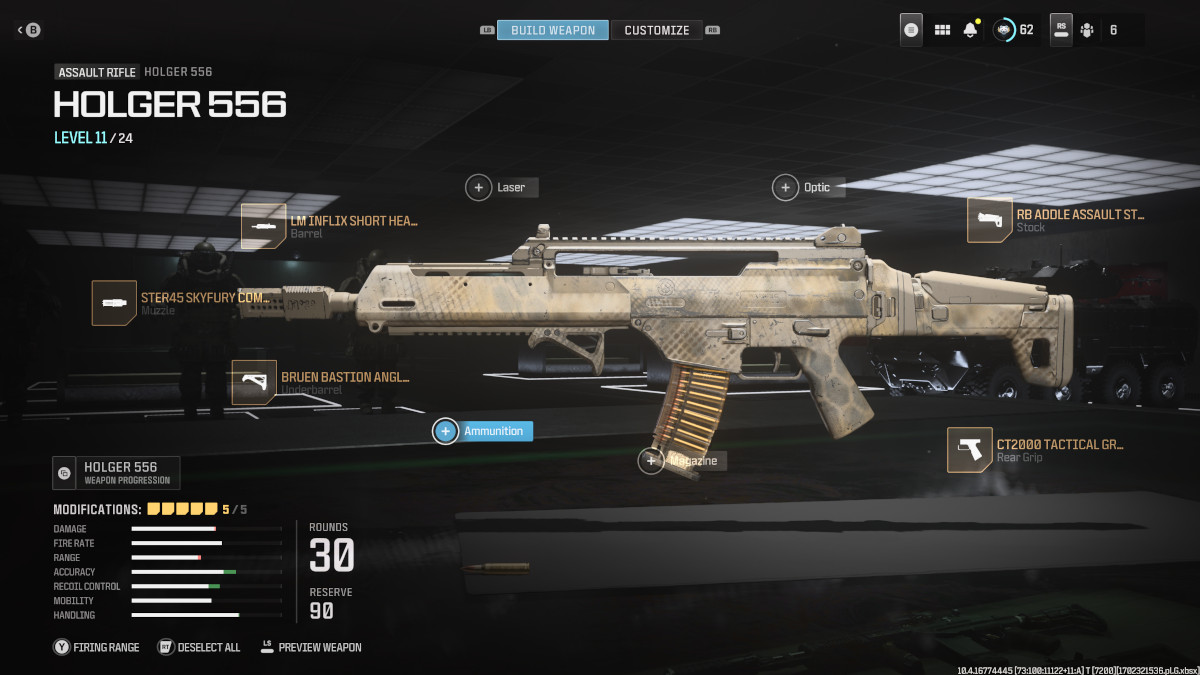Deselect all attachments
The width and height of the screenshot is (1200, 675).
[199, 647]
